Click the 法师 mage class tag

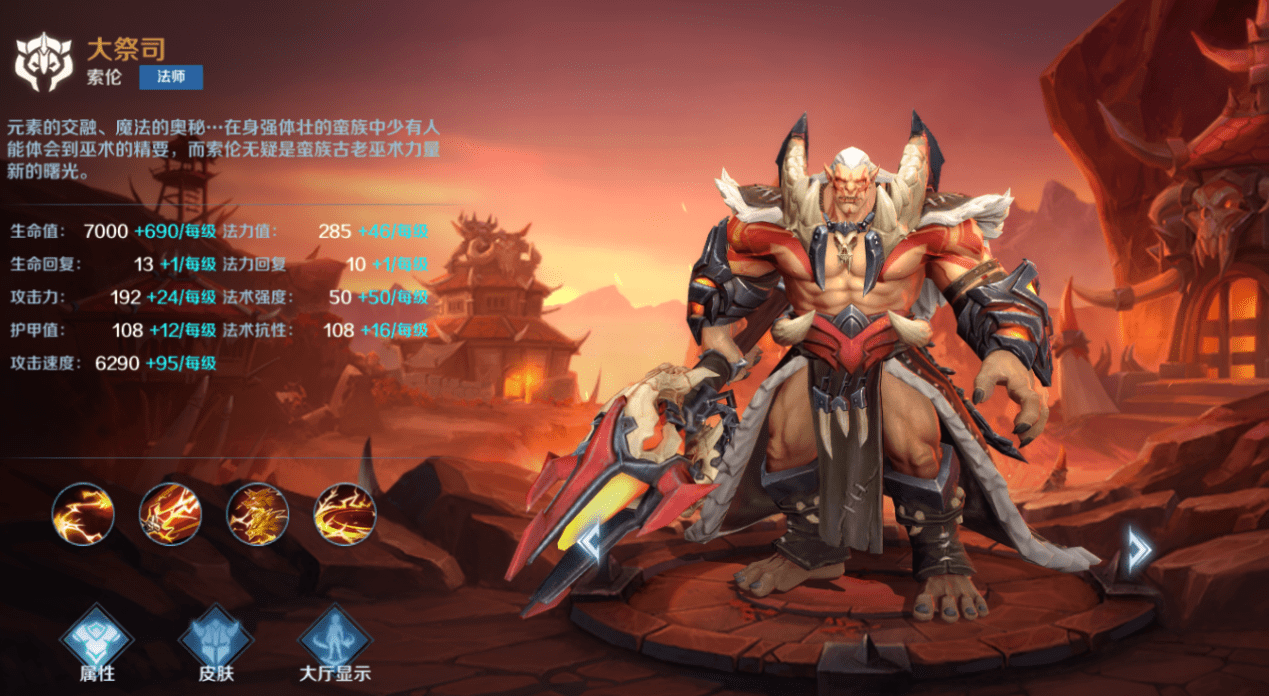(171, 77)
